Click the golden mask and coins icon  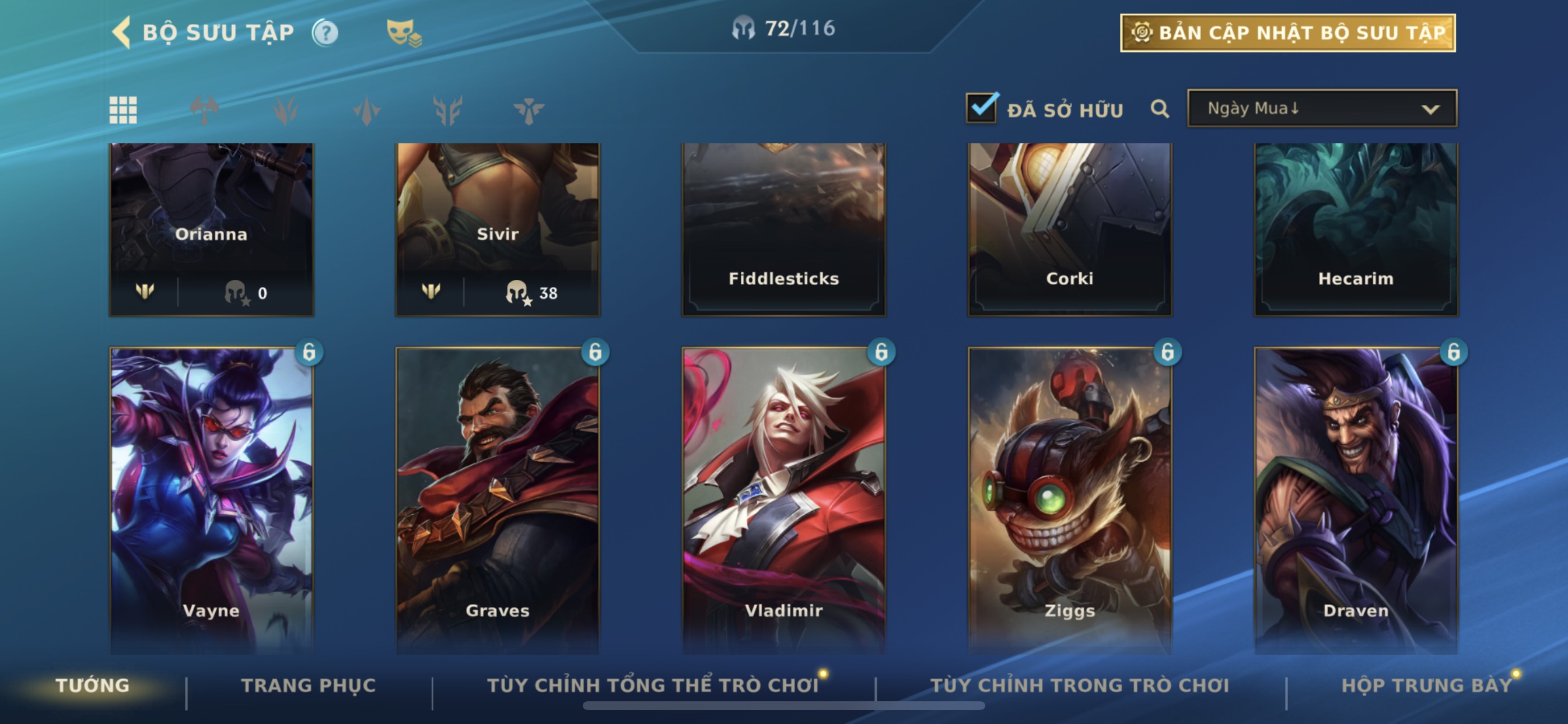pos(404,33)
